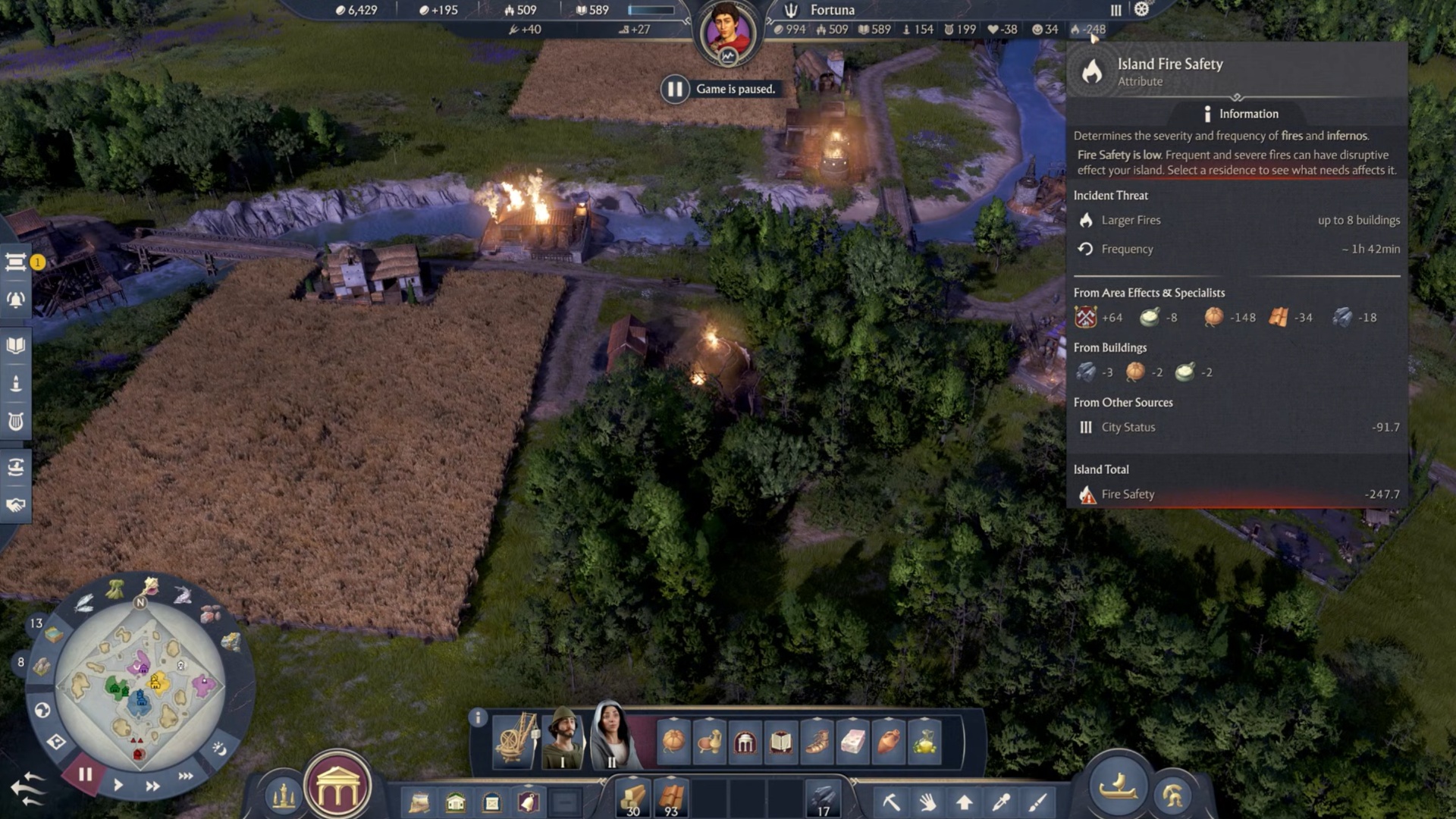Choose the olive oil building category icon
The height and width of the screenshot is (819, 1456).
coord(924,741)
